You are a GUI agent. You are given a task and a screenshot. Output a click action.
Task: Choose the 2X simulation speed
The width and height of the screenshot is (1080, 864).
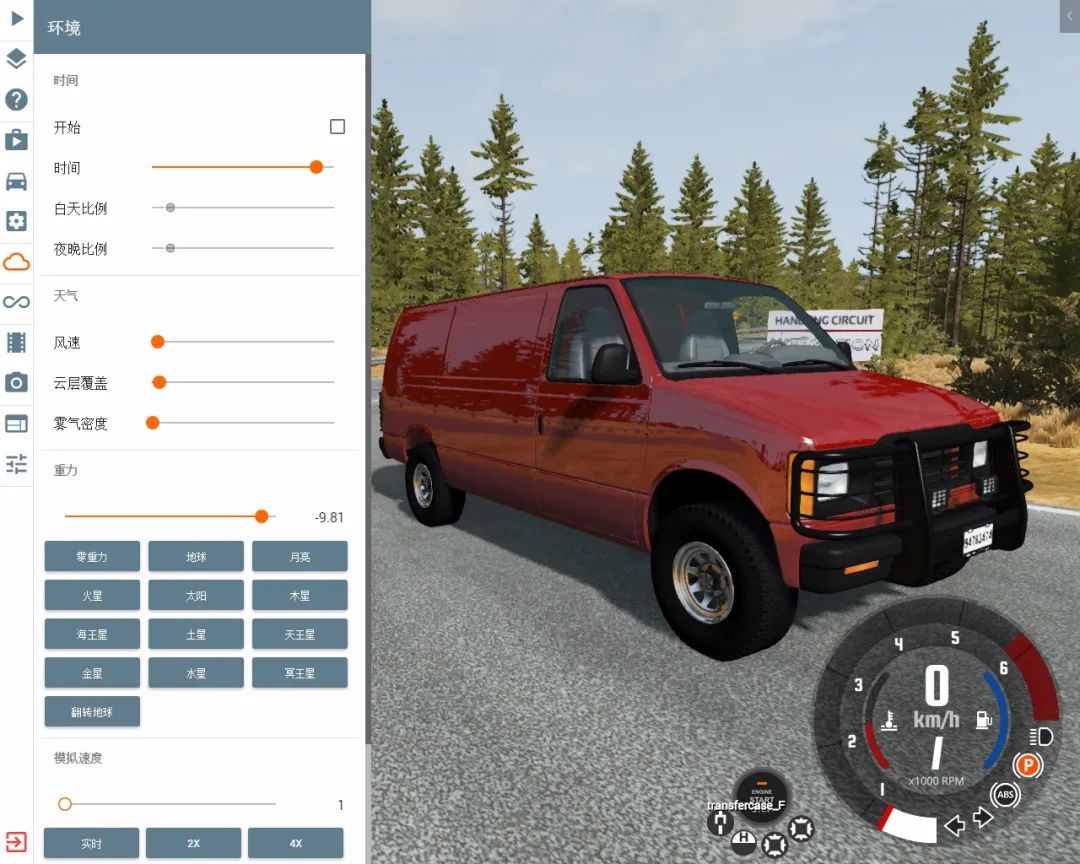[193, 843]
